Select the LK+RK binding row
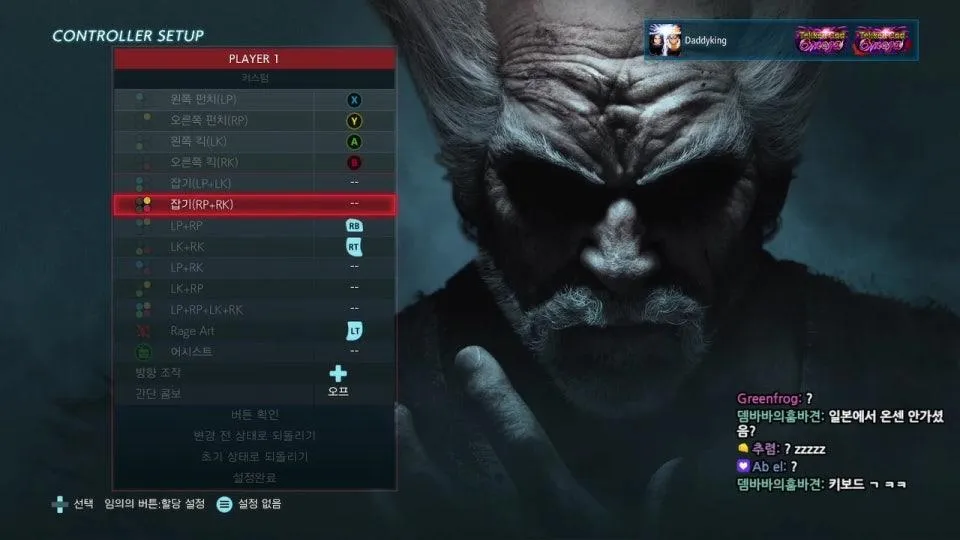960x540 pixels. click(x=254, y=246)
